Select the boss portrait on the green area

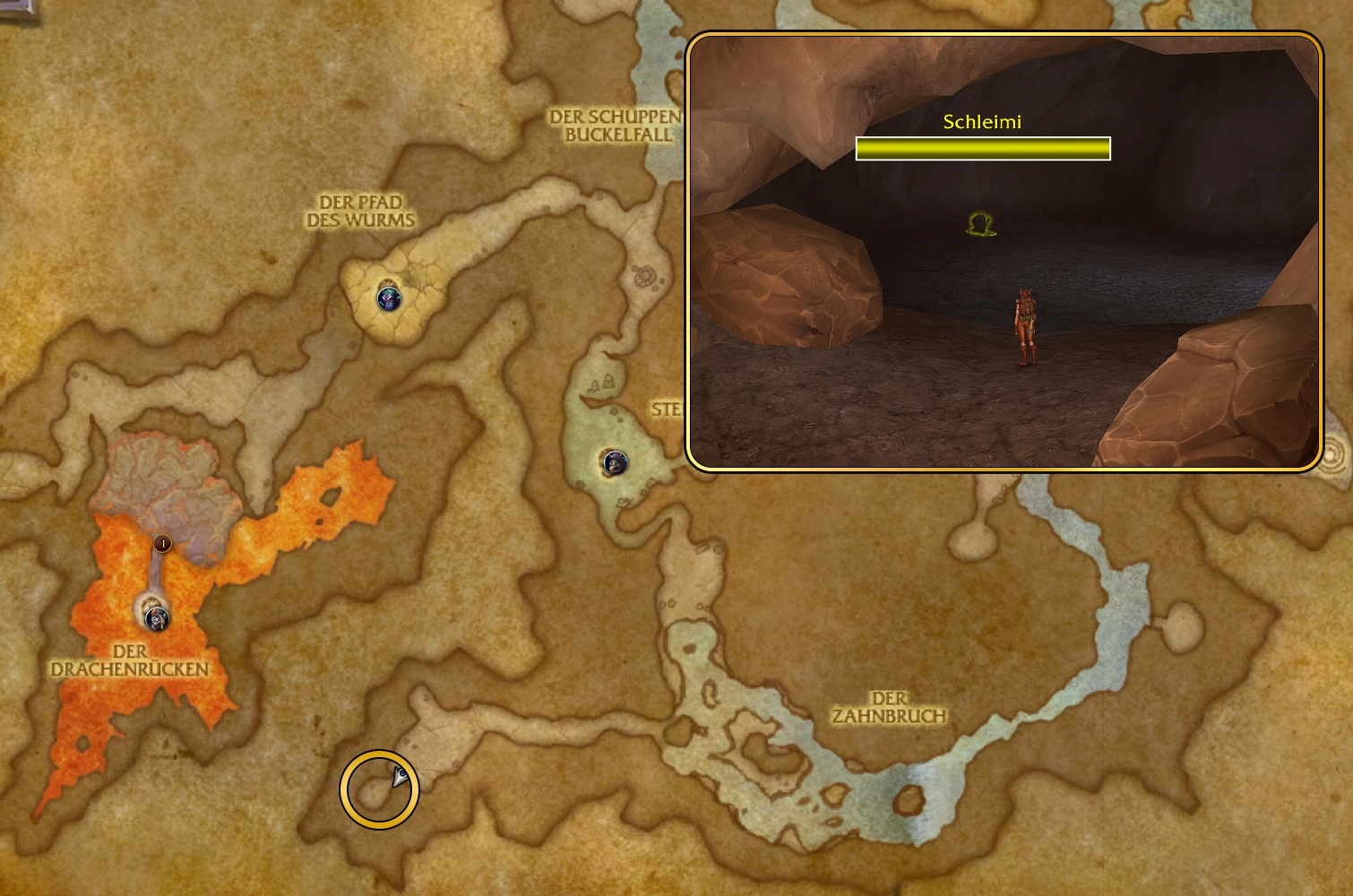pos(614,462)
